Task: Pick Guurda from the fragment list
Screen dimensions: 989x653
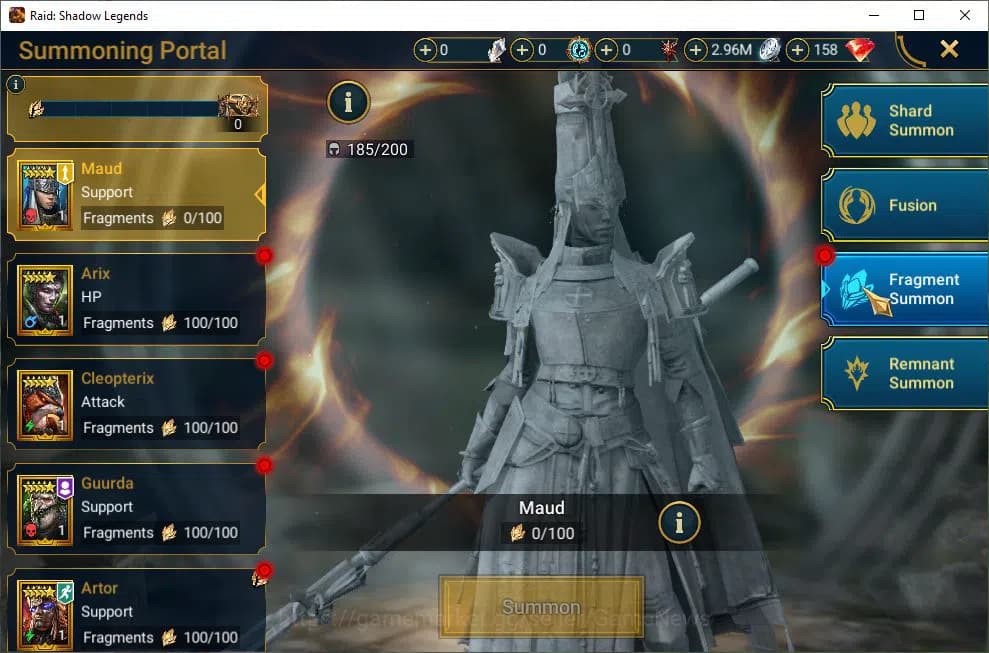Action: coord(137,508)
